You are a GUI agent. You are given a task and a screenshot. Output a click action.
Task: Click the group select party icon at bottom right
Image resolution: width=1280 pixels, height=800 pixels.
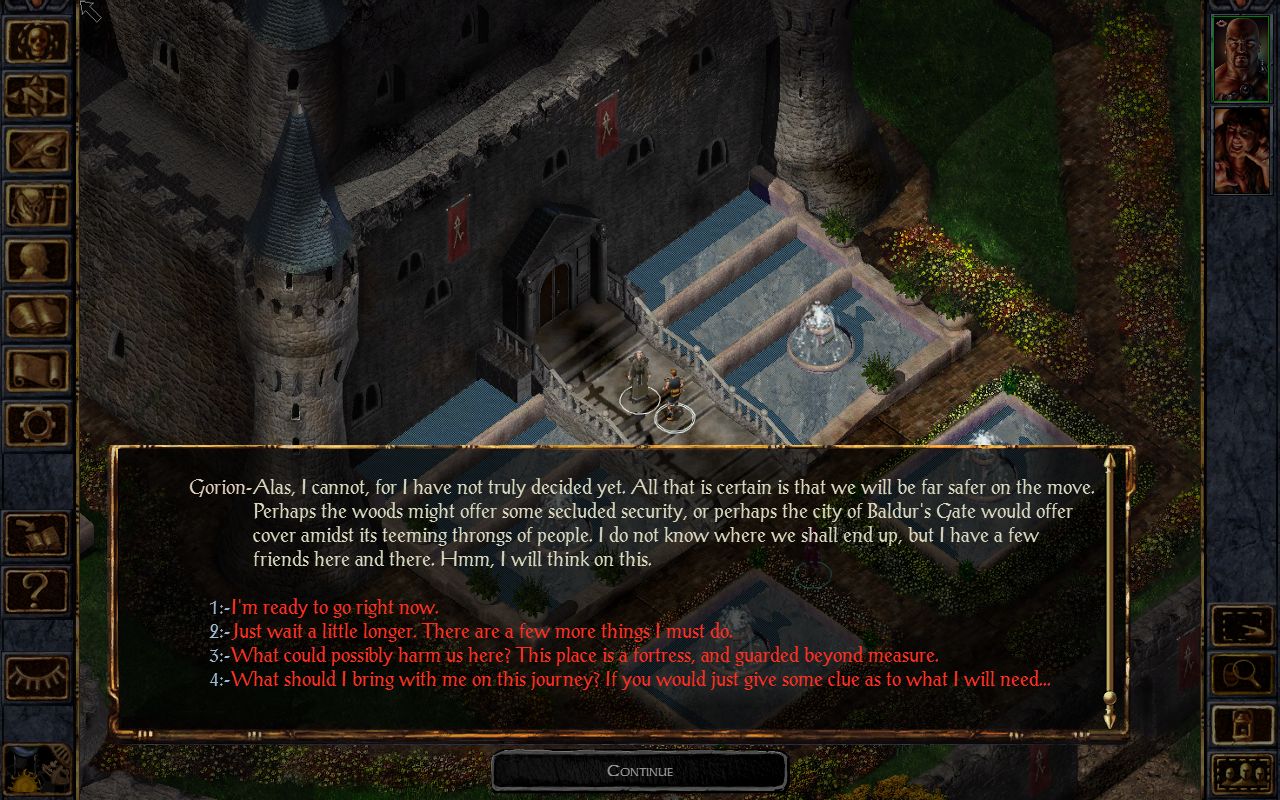tap(1242, 773)
